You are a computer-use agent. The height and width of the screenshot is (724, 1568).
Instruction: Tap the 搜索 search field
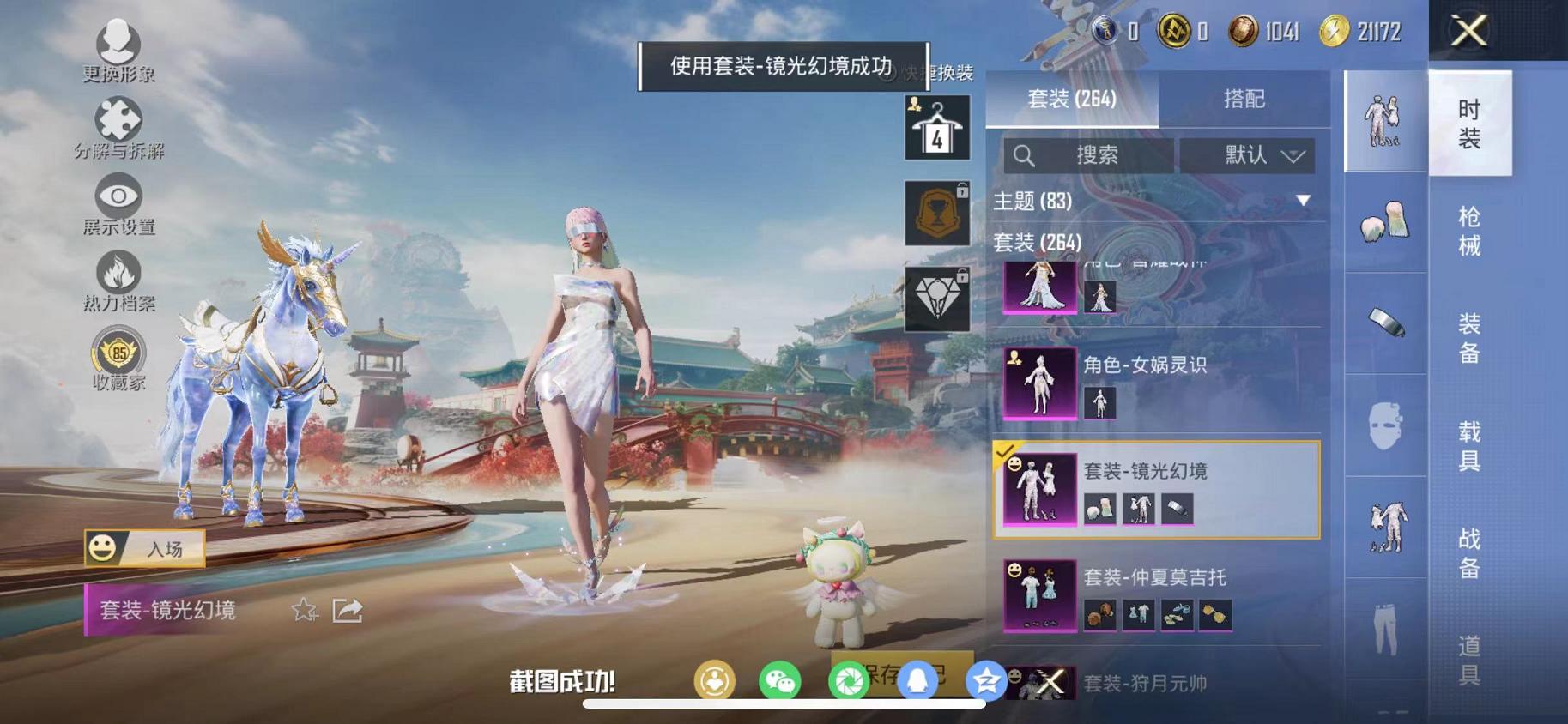(1086, 155)
